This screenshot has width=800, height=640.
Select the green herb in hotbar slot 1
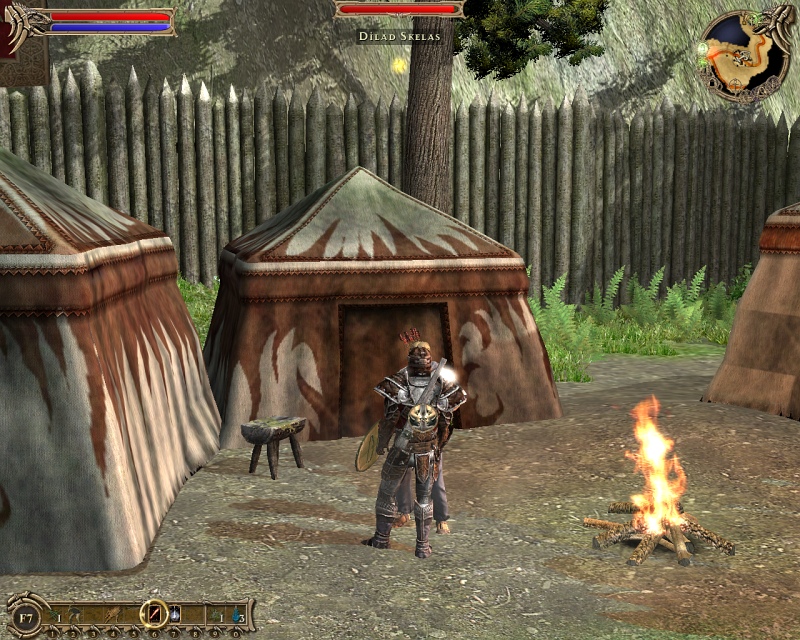[x=54, y=613]
